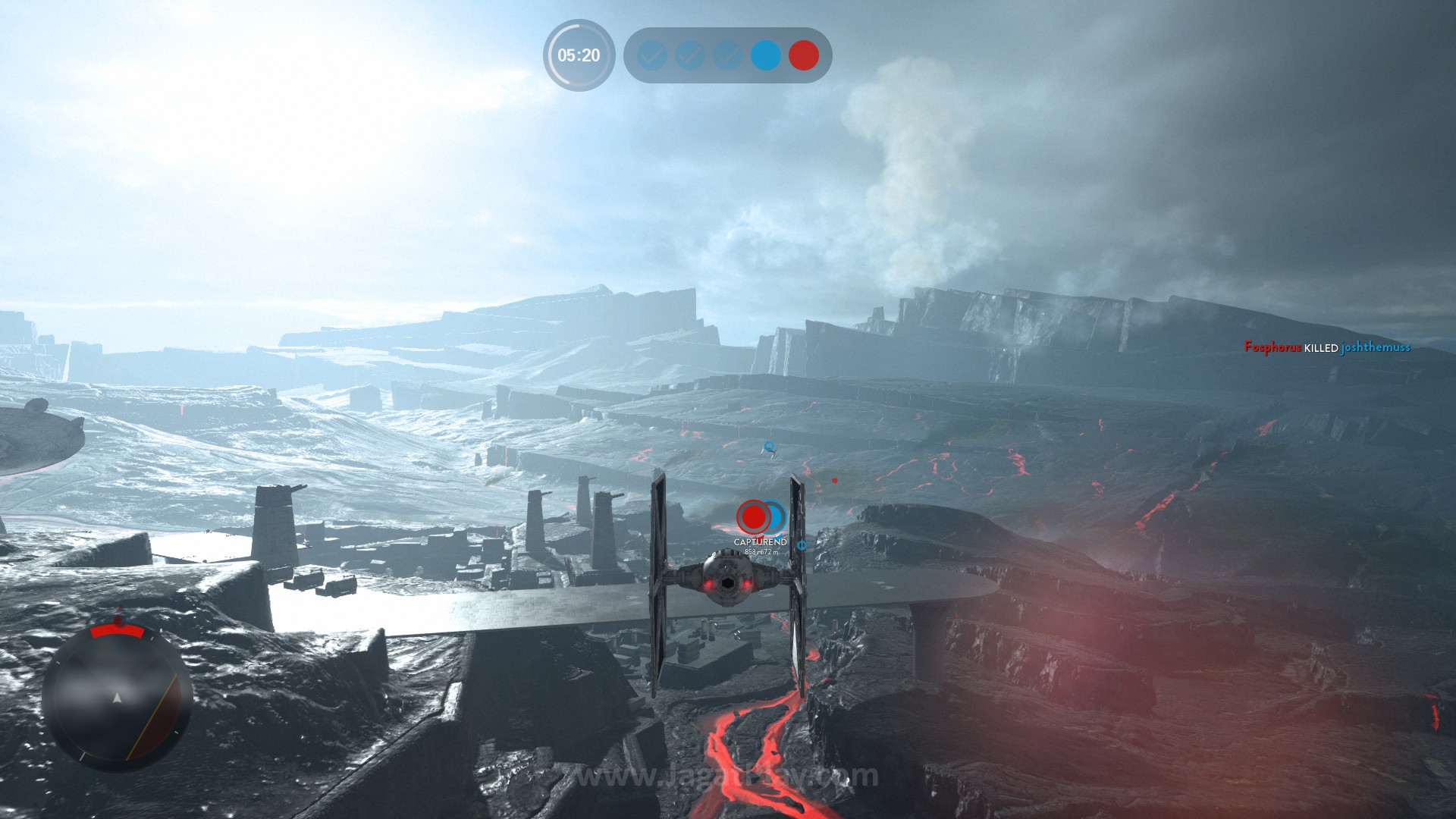Click the circular radar minimap
The width and height of the screenshot is (1456, 819).
(x=117, y=696)
